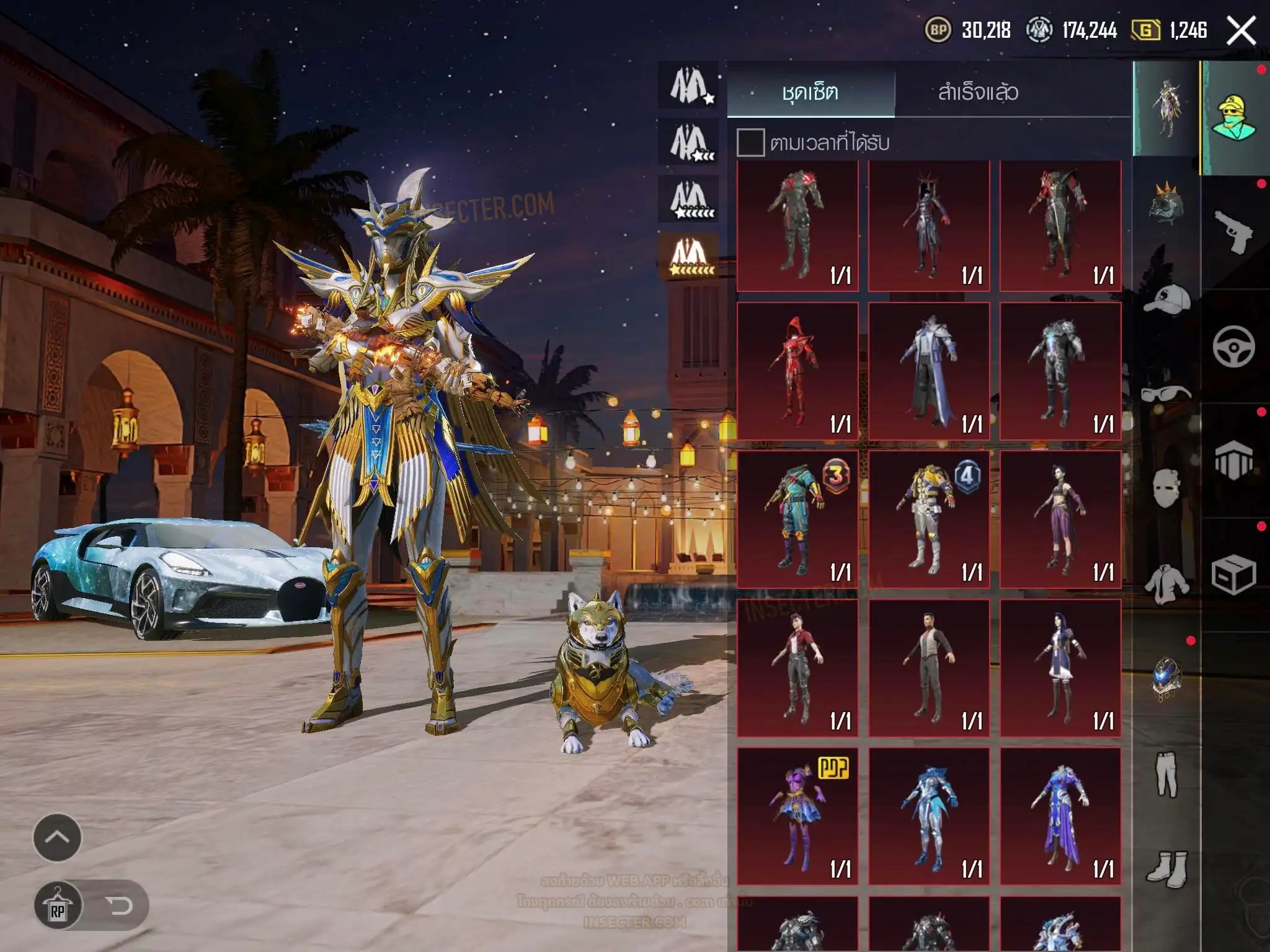This screenshot has width=1270, height=952.
Task: Choose the outfit with level 3 badge
Action: click(797, 519)
